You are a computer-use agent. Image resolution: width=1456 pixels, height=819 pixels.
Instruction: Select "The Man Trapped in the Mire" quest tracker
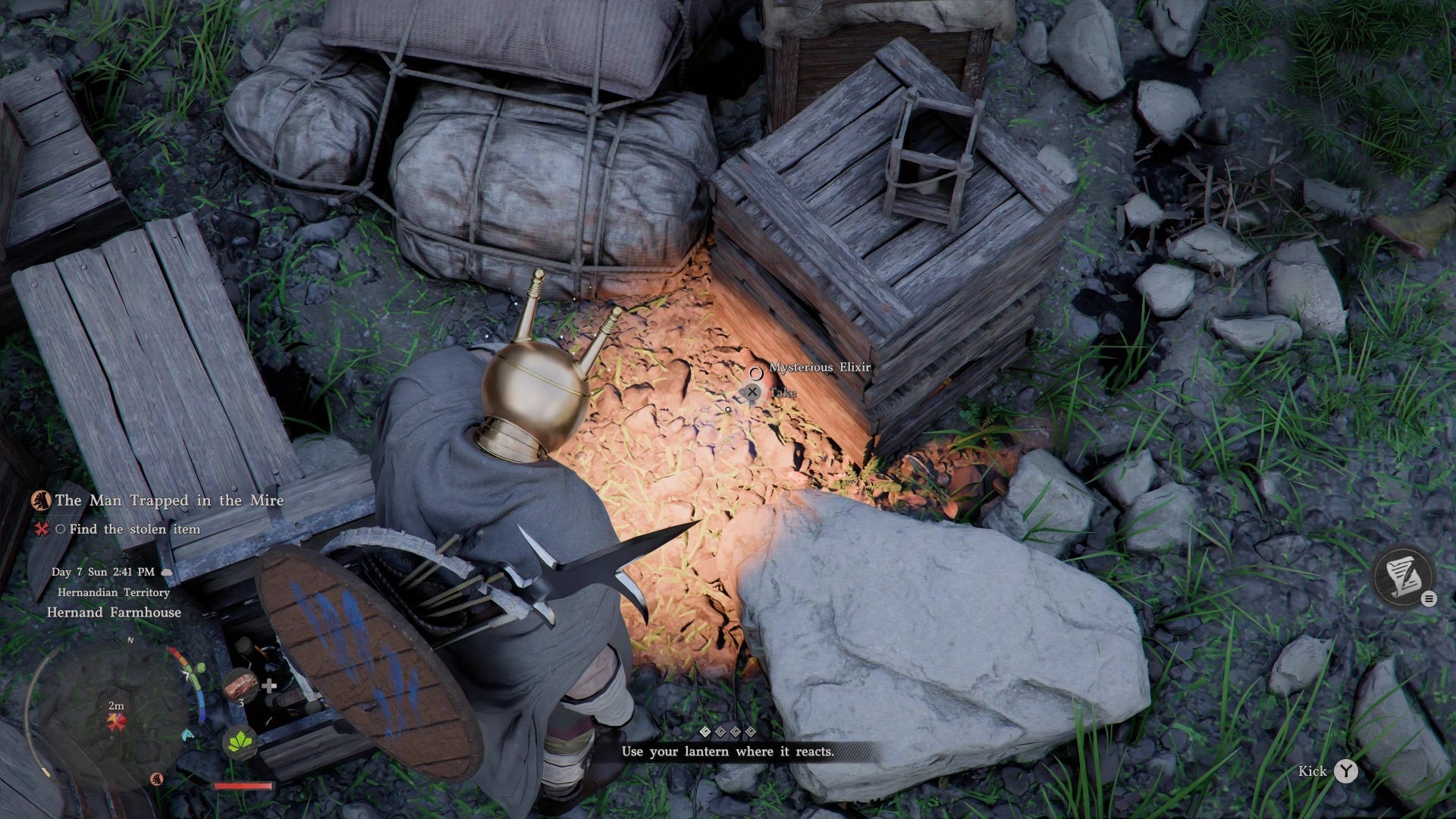point(168,500)
